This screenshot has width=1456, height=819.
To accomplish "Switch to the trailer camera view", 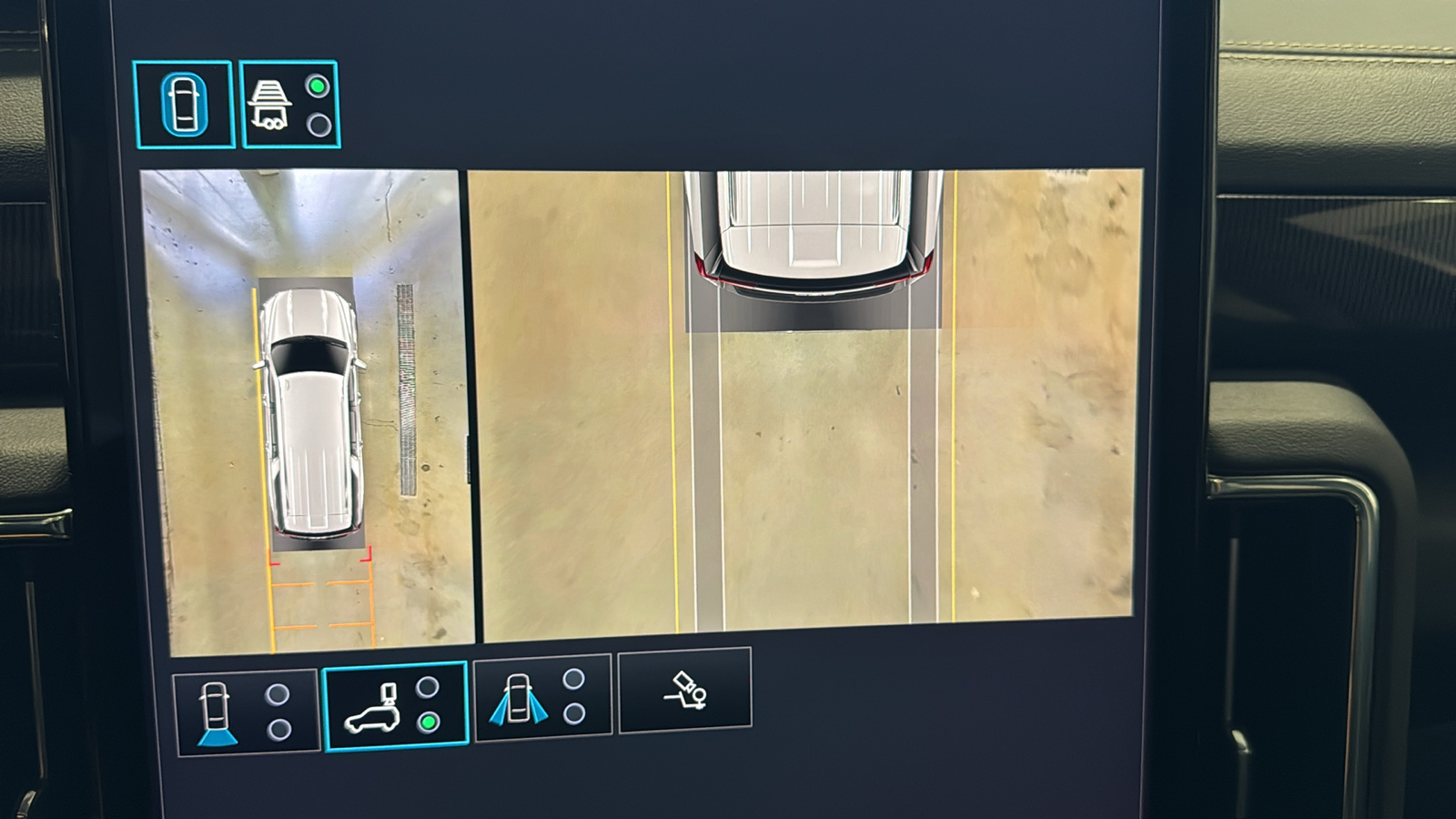I will [x=288, y=105].
